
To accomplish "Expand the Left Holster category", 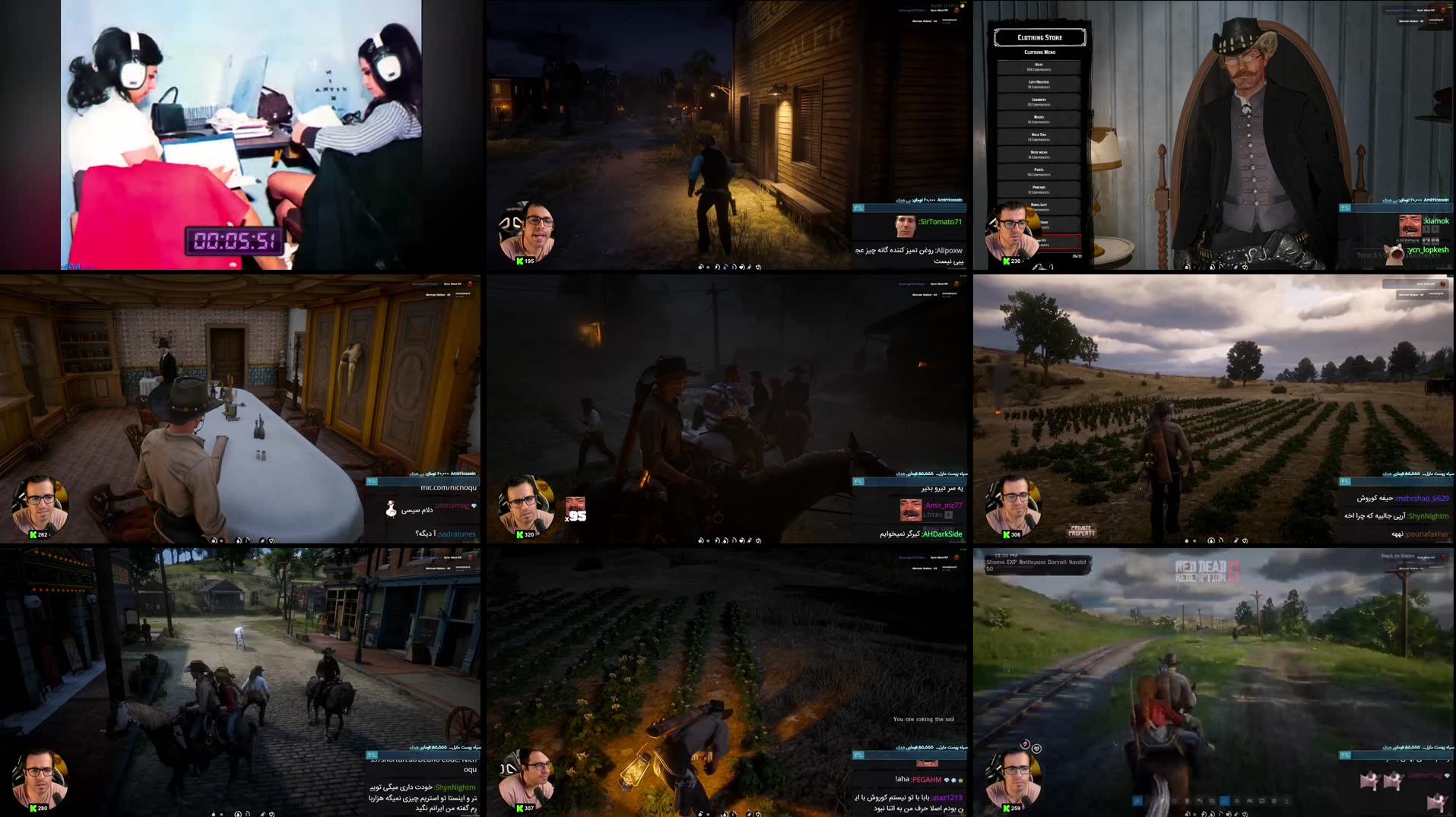I will click(x=1040, y=84).
